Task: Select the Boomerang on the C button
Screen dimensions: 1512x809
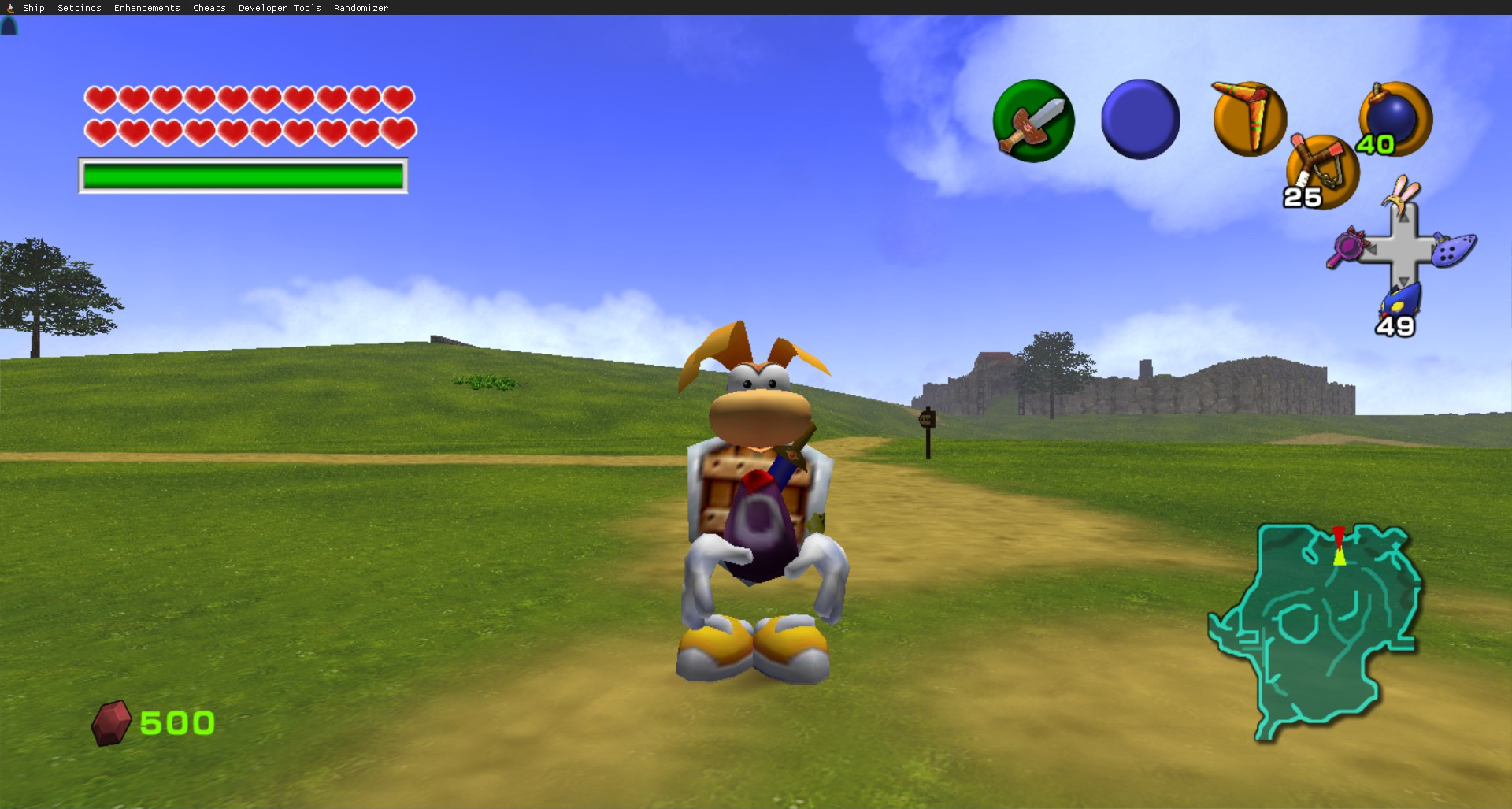Action: (x=1248, y=118)
